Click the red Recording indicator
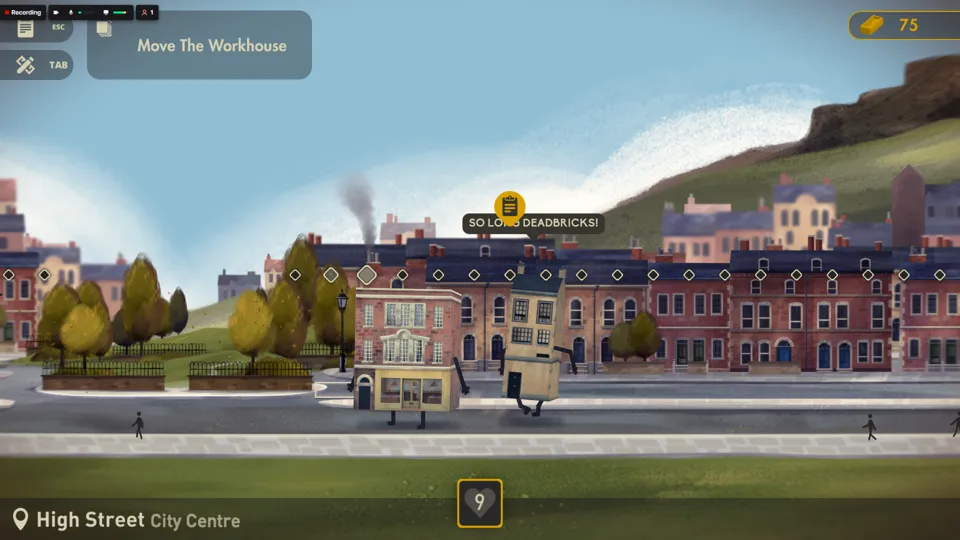The width and height of the screenshot is (960, 540). [22, 13]
